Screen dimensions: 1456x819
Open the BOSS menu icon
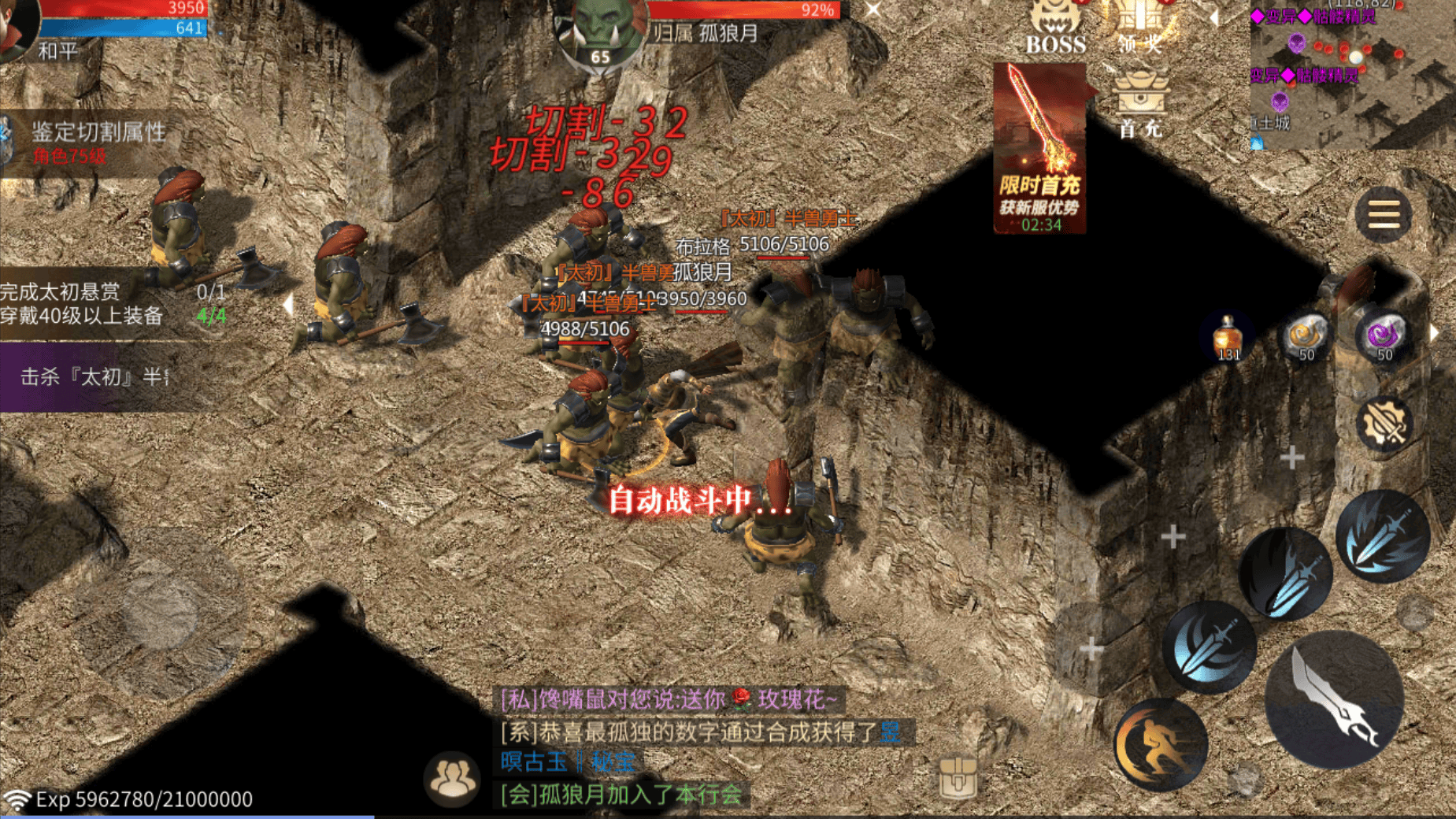pyautogui.click(x=1055, y=27)
